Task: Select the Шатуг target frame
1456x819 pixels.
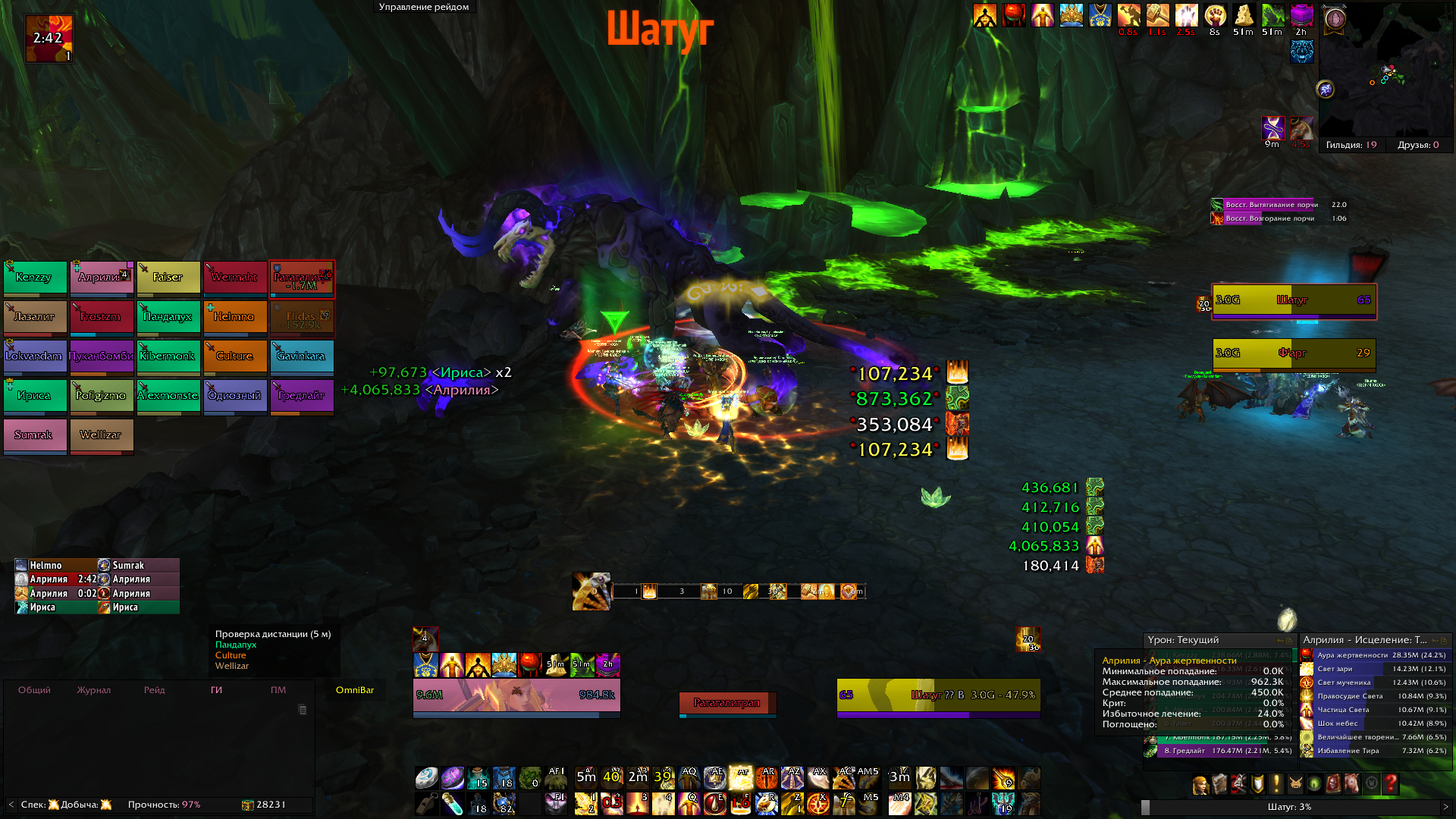Action: (x=938, y=695)
